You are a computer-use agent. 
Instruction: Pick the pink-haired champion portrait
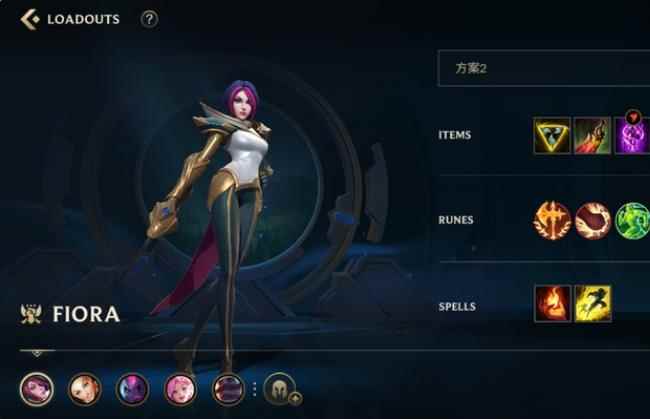181,388
